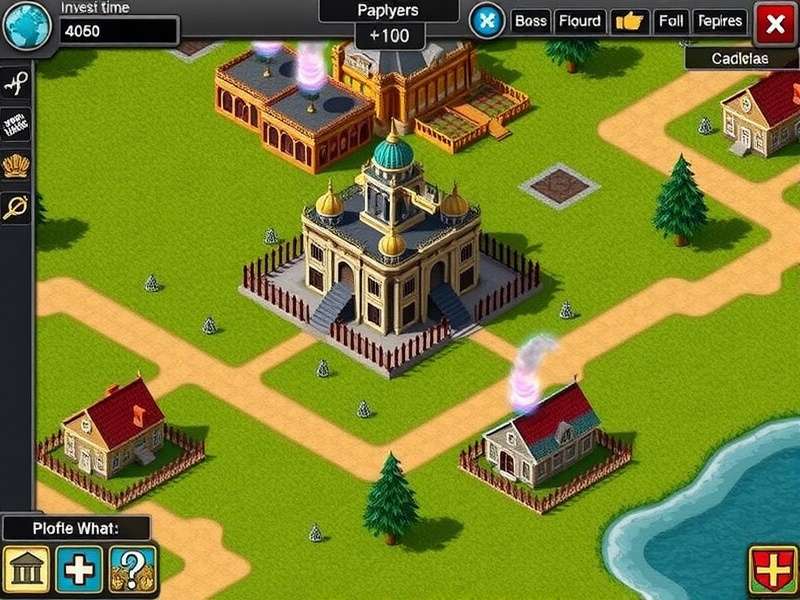The height and width of the screenshot is (600, 800).
Task: Switch to the Flourd tab
Action: tap(579, 21)
